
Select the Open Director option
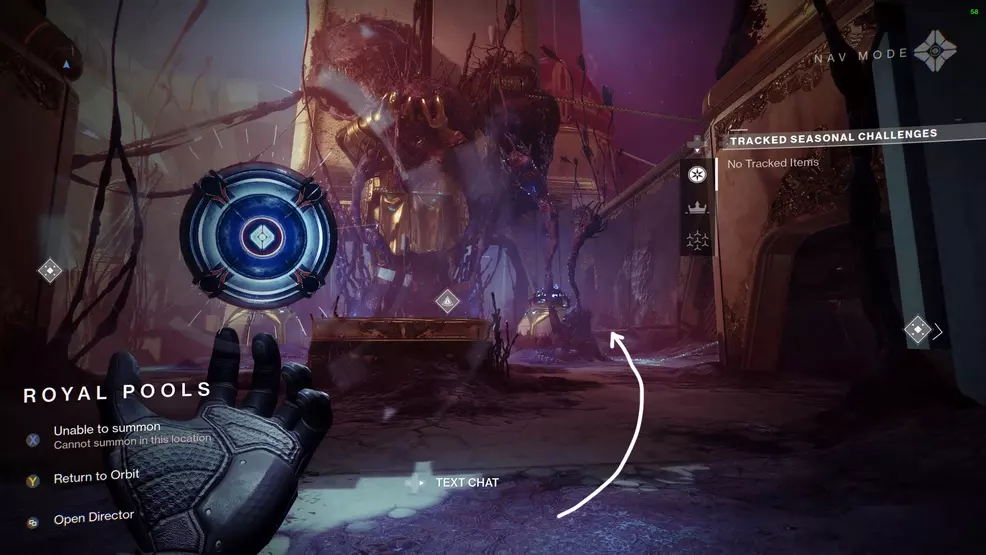point(93,519)
